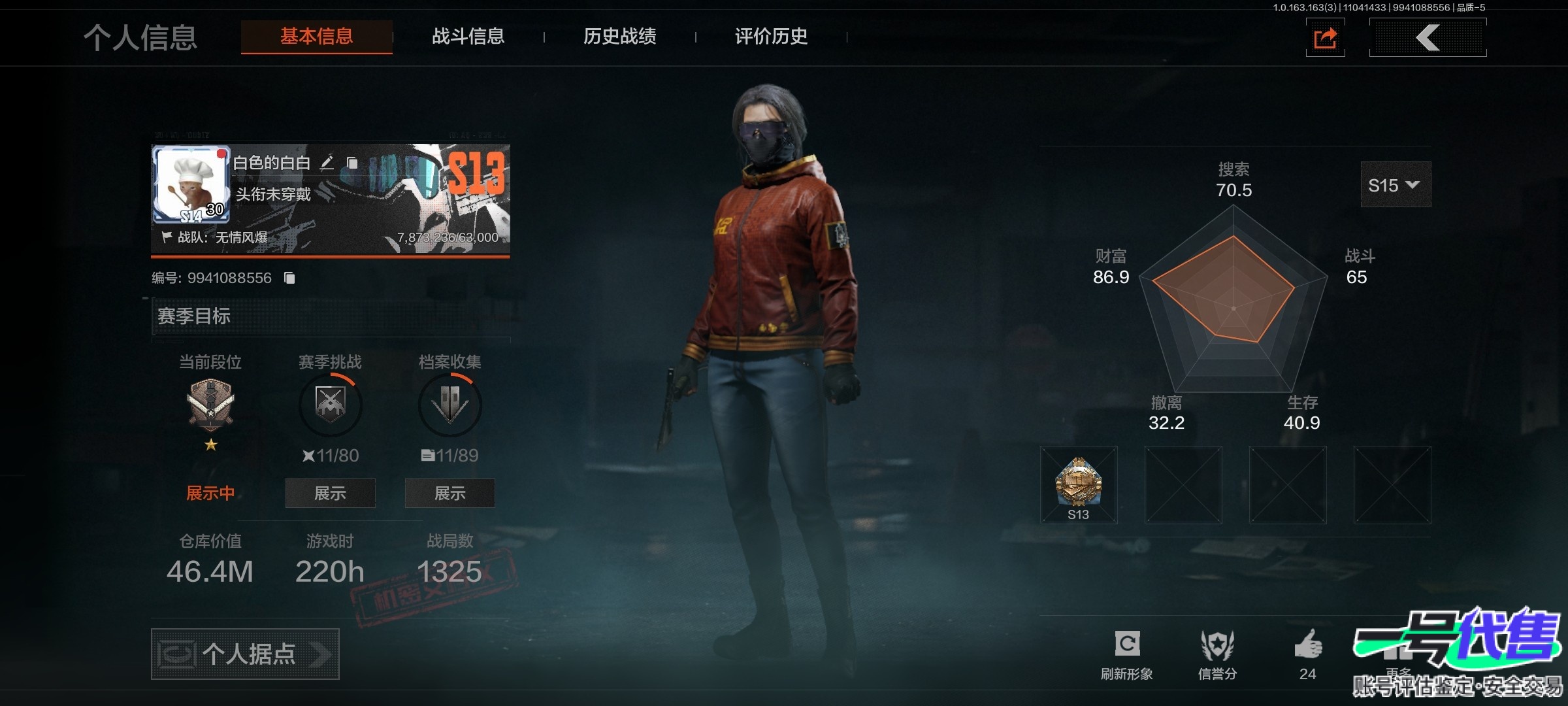Open the chef cat avatar portrait
This screenshot has height=706, width=1568.
coord(191,184)
